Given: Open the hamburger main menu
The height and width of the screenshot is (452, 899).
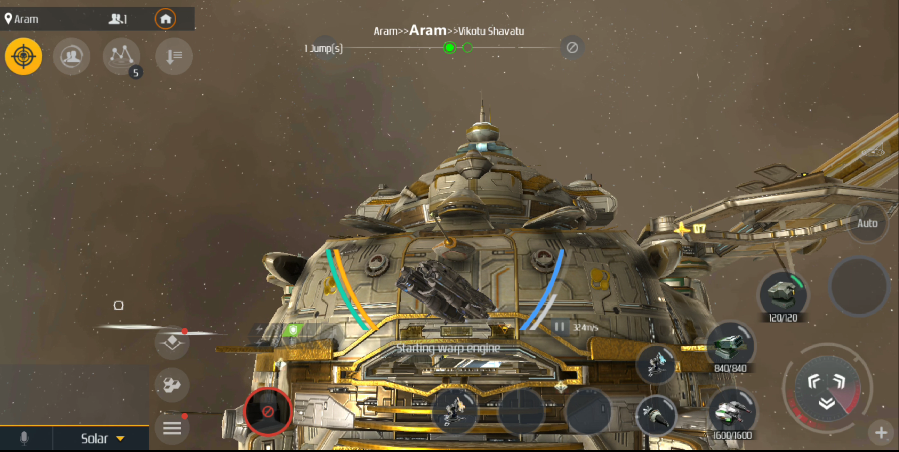Looking at the screenshot, I should pyautogui.click(x=172, y=428).
